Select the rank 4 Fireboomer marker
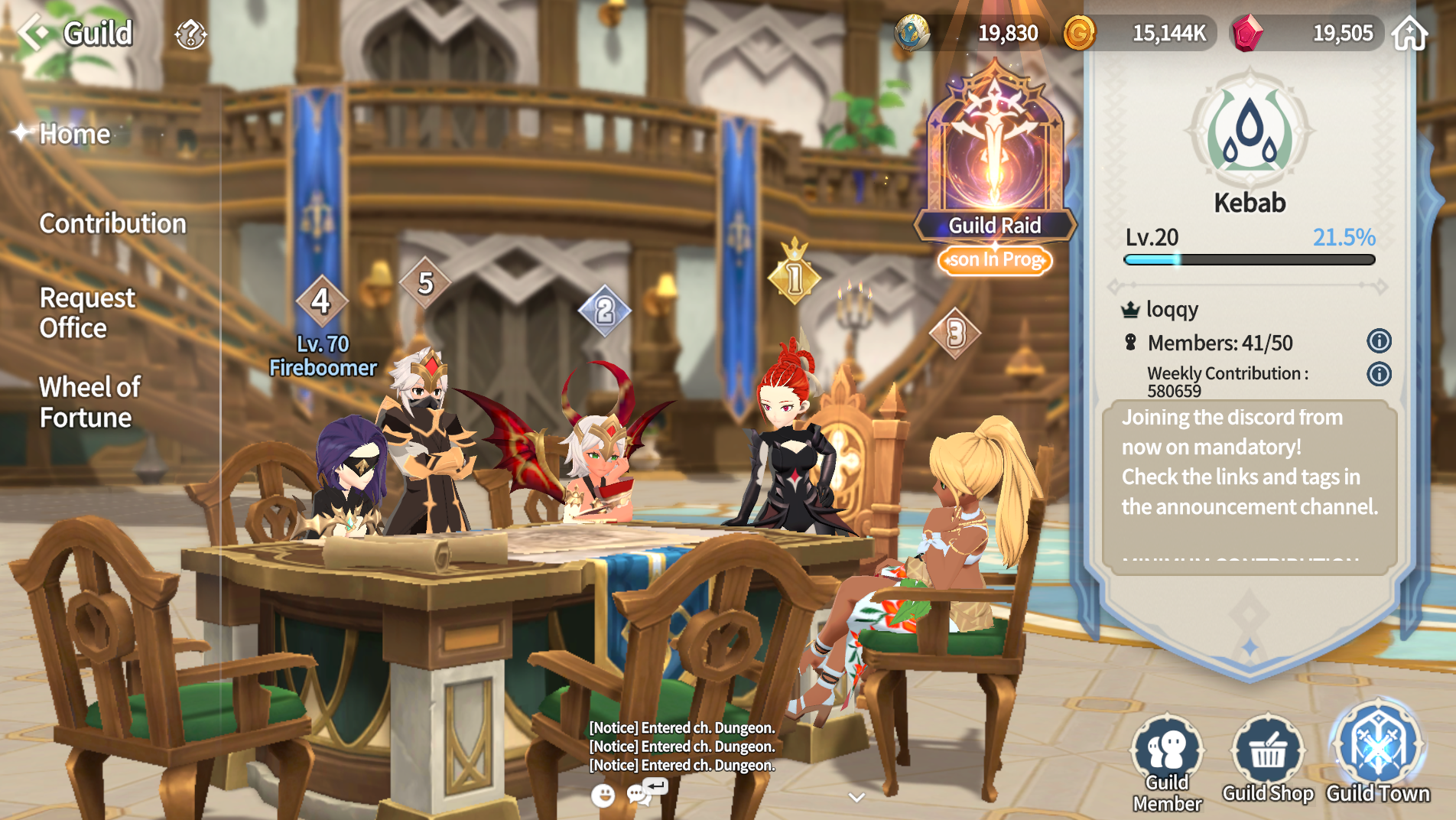Viewport: 1456px width, 820px height. (x=321, y=301)
